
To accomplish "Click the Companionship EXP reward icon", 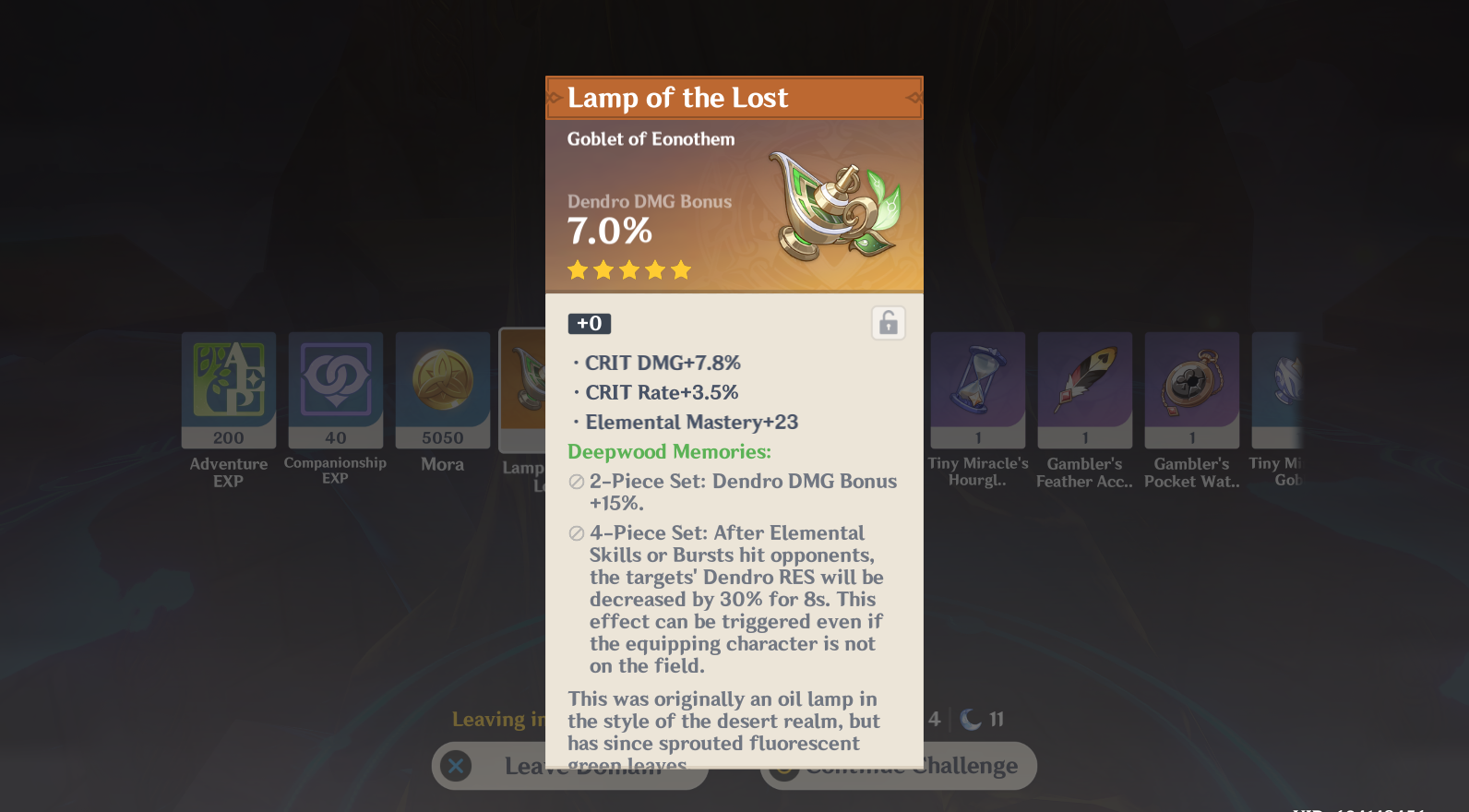I will [335, 390].
